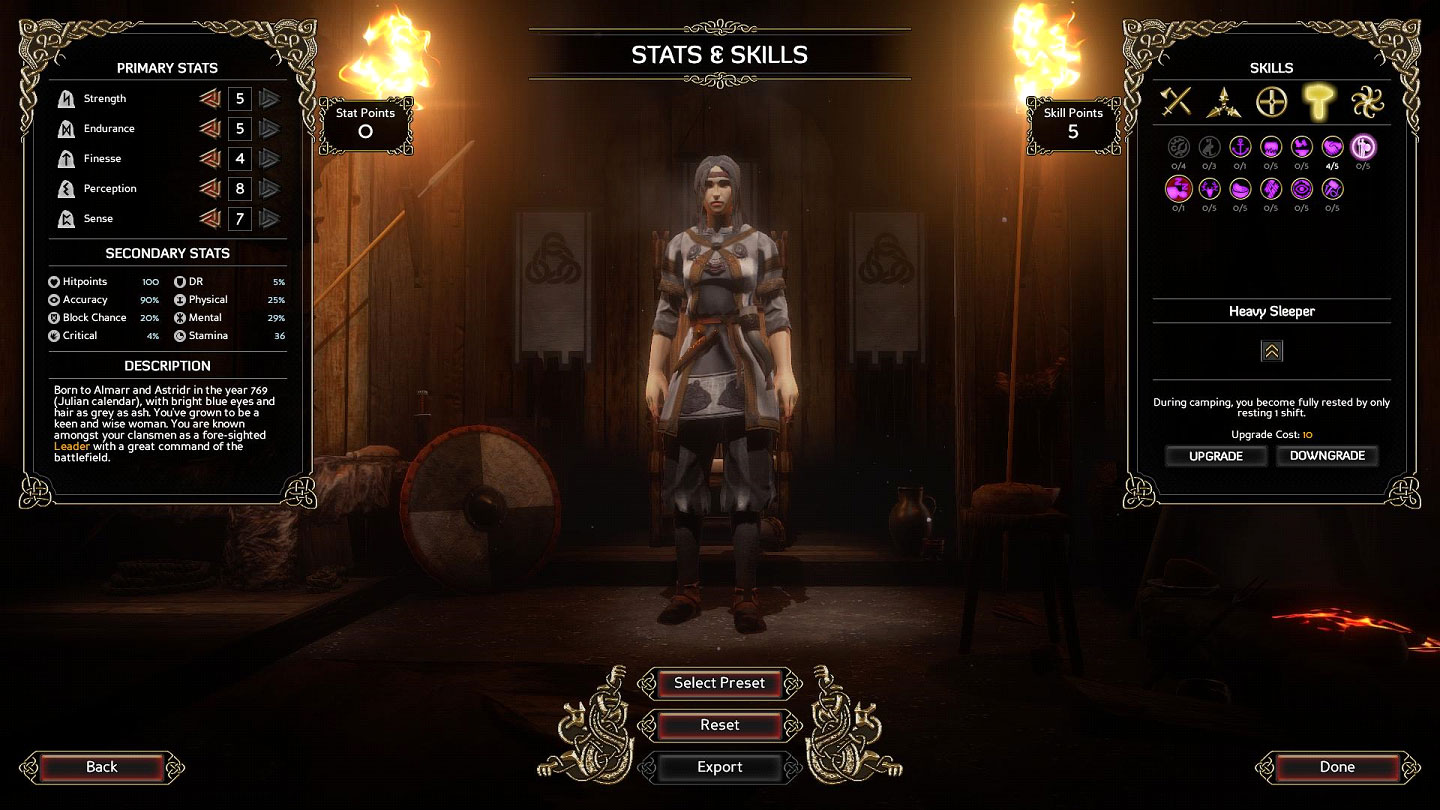Viewport: 1440px width, 810px height.
Task: Open the Select Preset menu
Action: coord(719,683)
